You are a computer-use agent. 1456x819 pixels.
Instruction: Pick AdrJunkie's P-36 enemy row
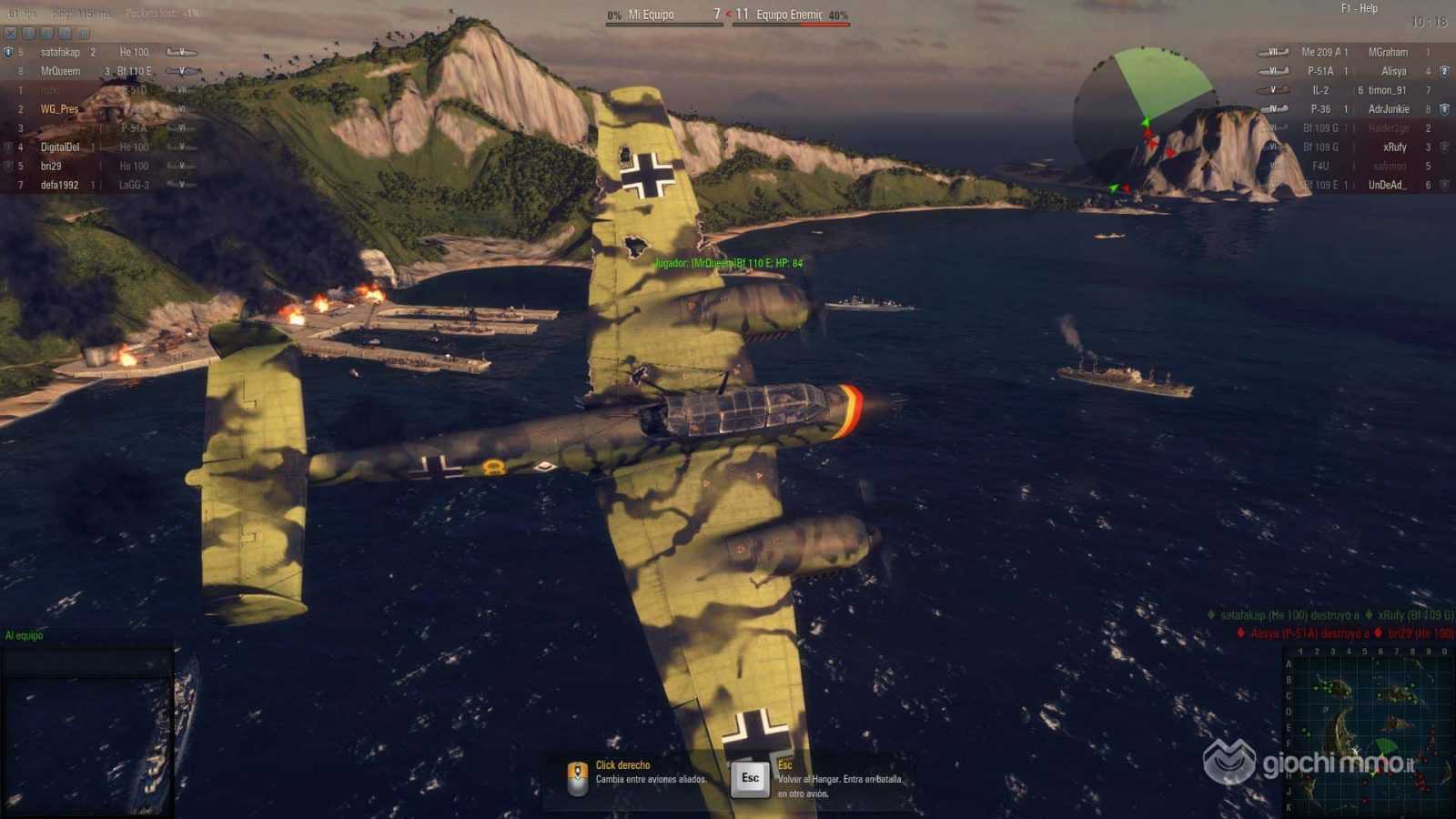point(1356,109)
